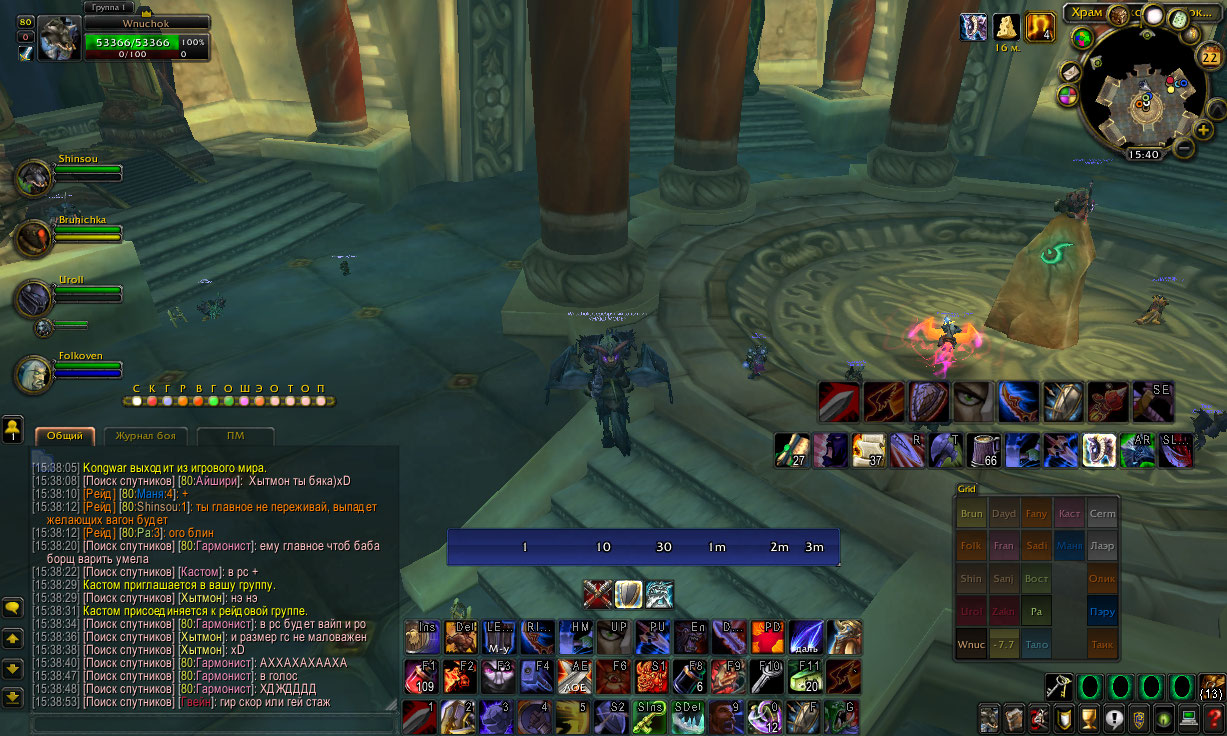Open the achievements gold trophy button
Viewport: 1227px width, 736px height.
click(1089, 719)
